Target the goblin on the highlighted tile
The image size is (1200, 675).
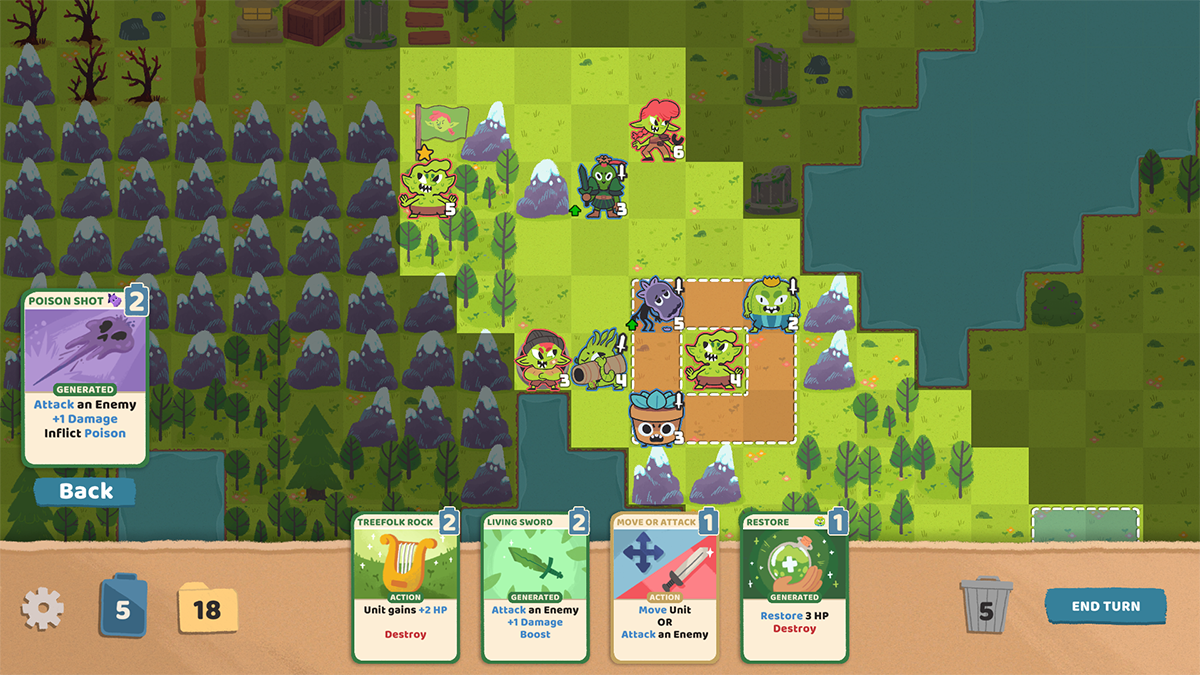point(714,361)
